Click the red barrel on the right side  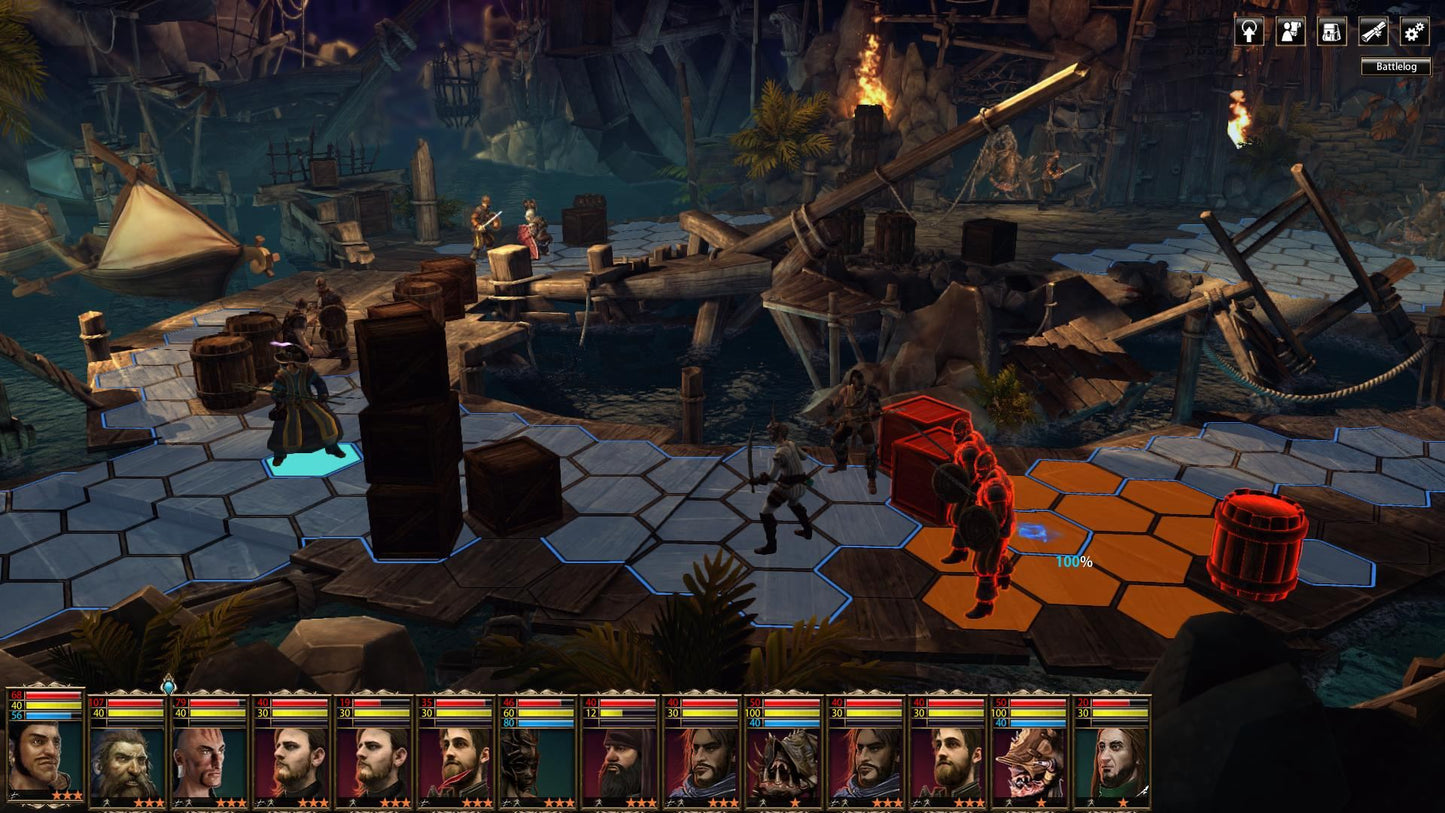pos(1258,540)
